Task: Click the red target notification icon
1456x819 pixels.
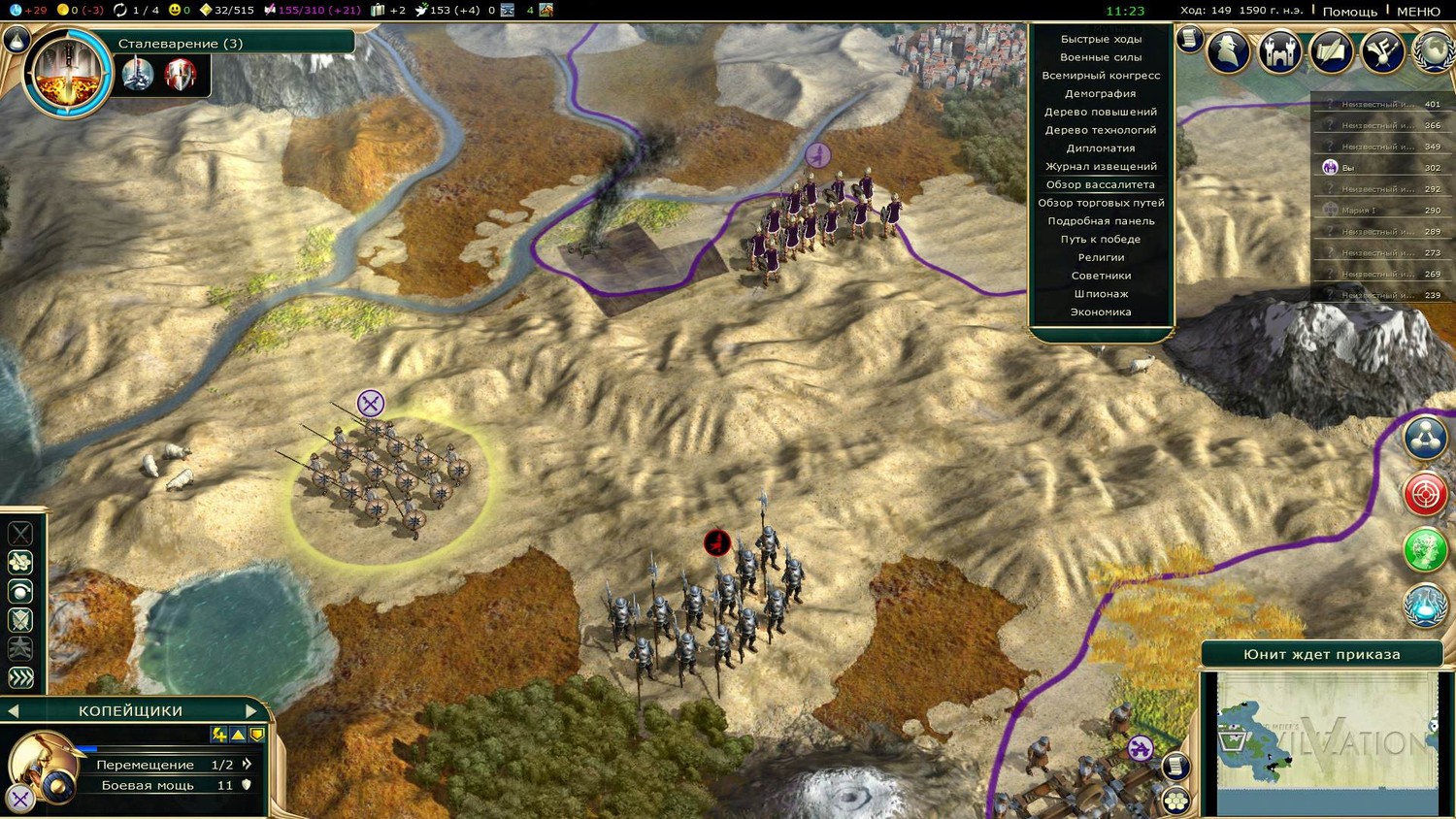Action: (1425, 495)
